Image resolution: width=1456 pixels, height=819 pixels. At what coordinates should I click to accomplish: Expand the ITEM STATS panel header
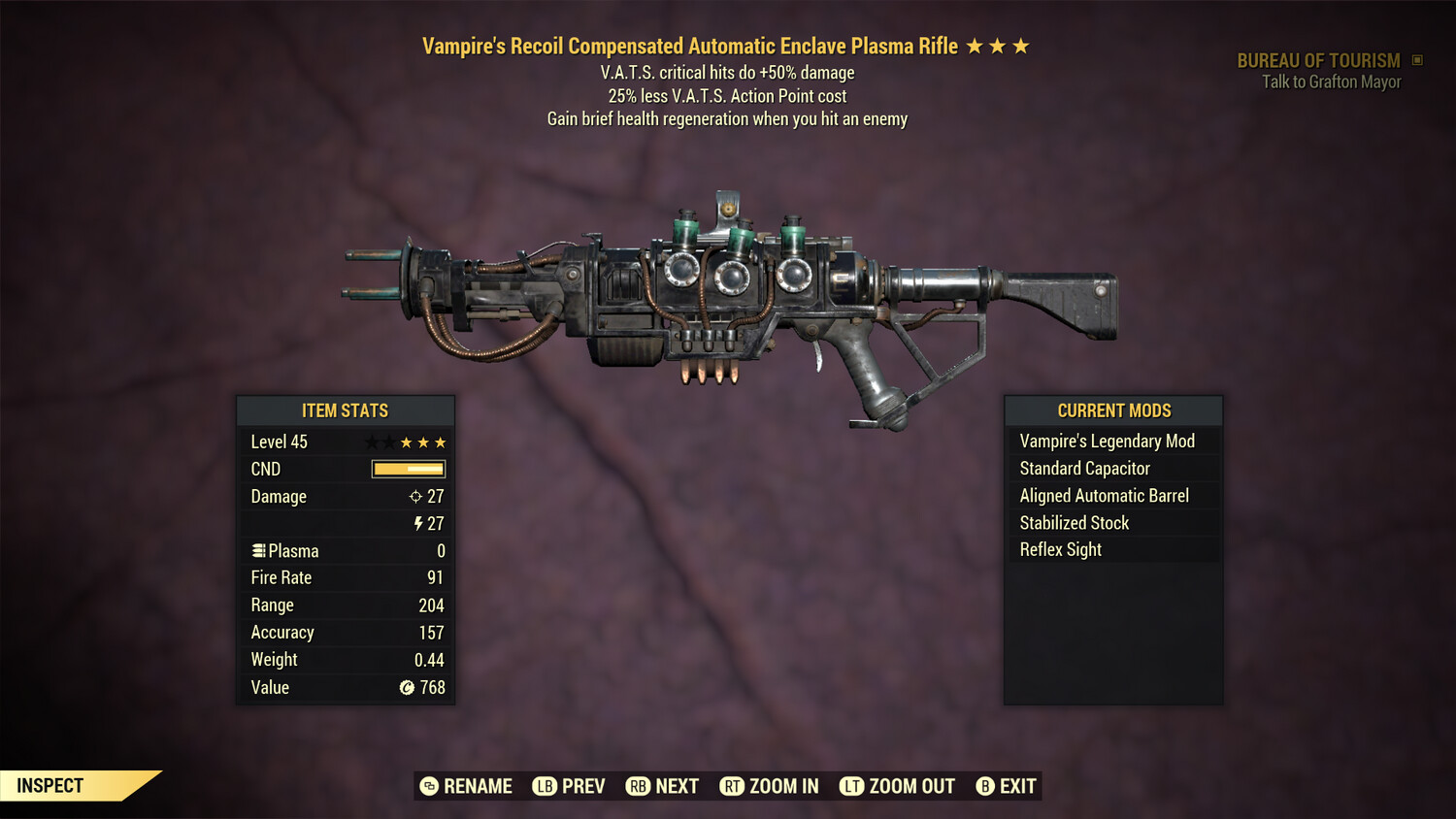pyautogui.click(x=346, y=410)
